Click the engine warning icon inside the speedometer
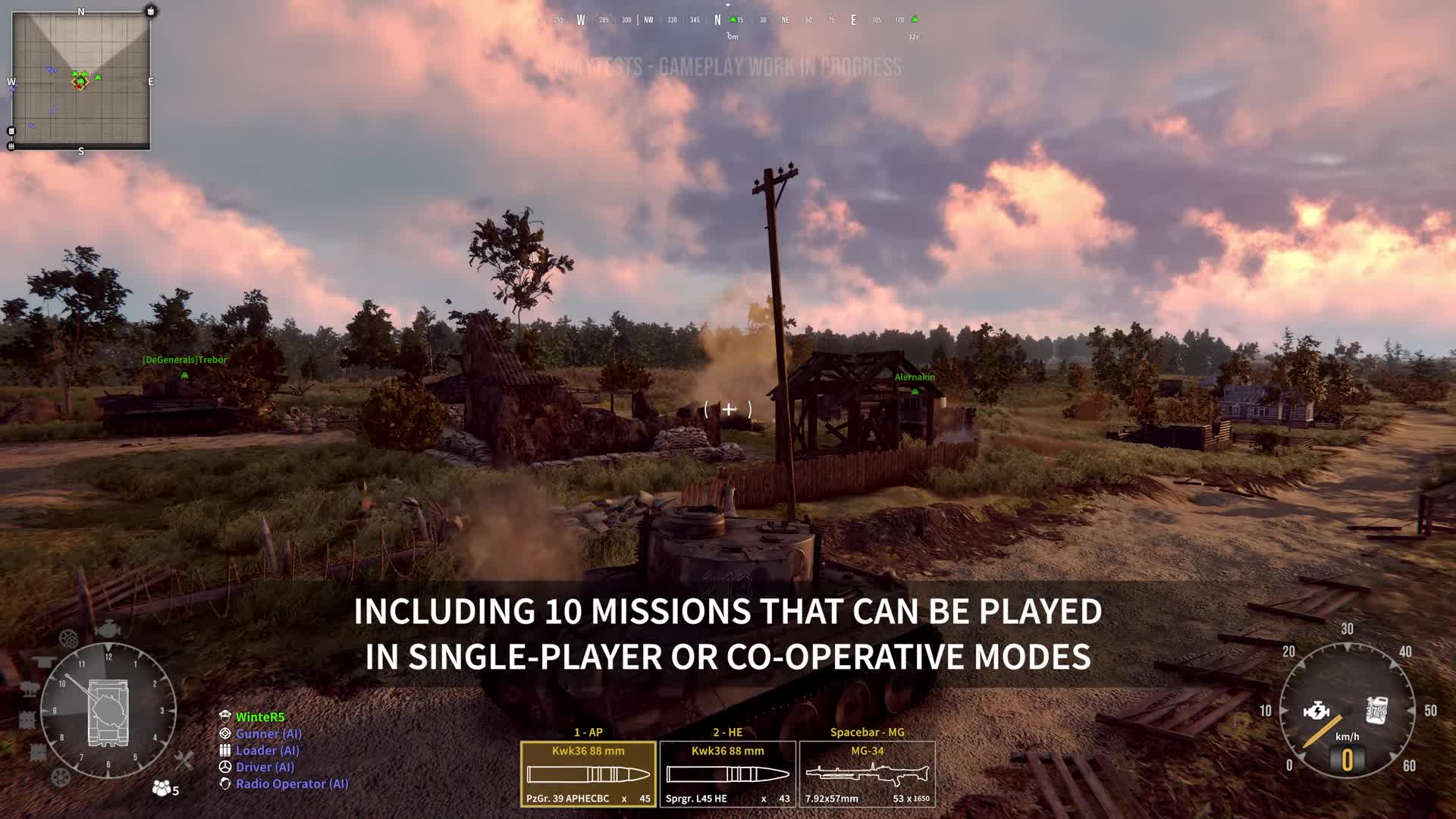The height and width of the screenshot is (819, 1456). (x=1316, y=711)
